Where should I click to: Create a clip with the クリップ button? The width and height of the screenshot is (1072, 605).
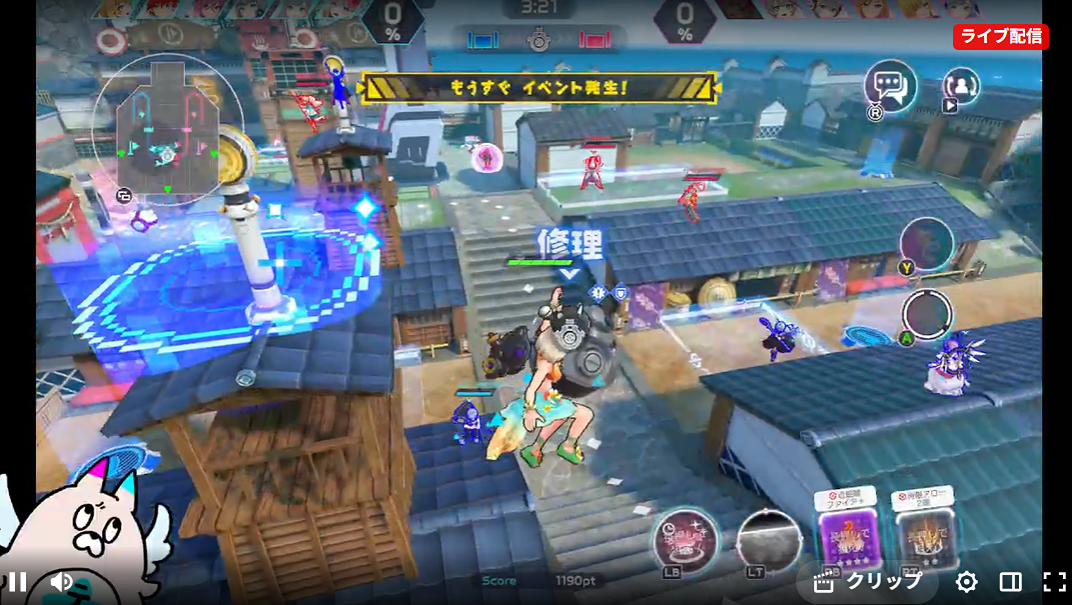(868, 582)
